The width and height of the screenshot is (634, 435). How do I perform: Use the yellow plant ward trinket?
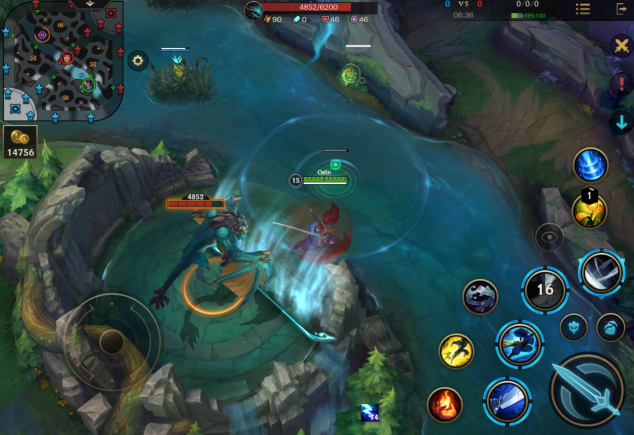pos(589,209)
